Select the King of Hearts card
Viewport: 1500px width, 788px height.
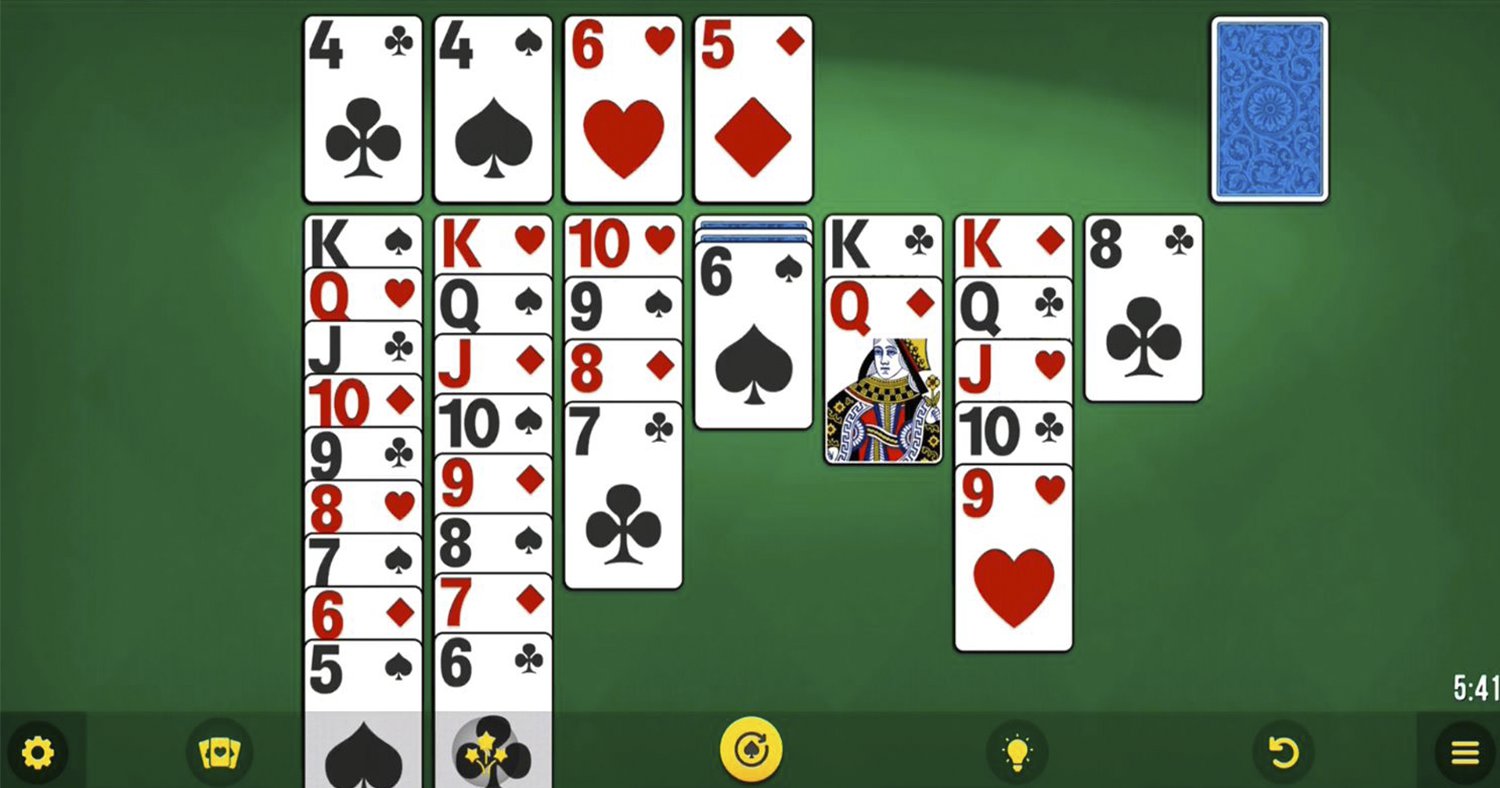pyautogui.click(x=492, y=240)
